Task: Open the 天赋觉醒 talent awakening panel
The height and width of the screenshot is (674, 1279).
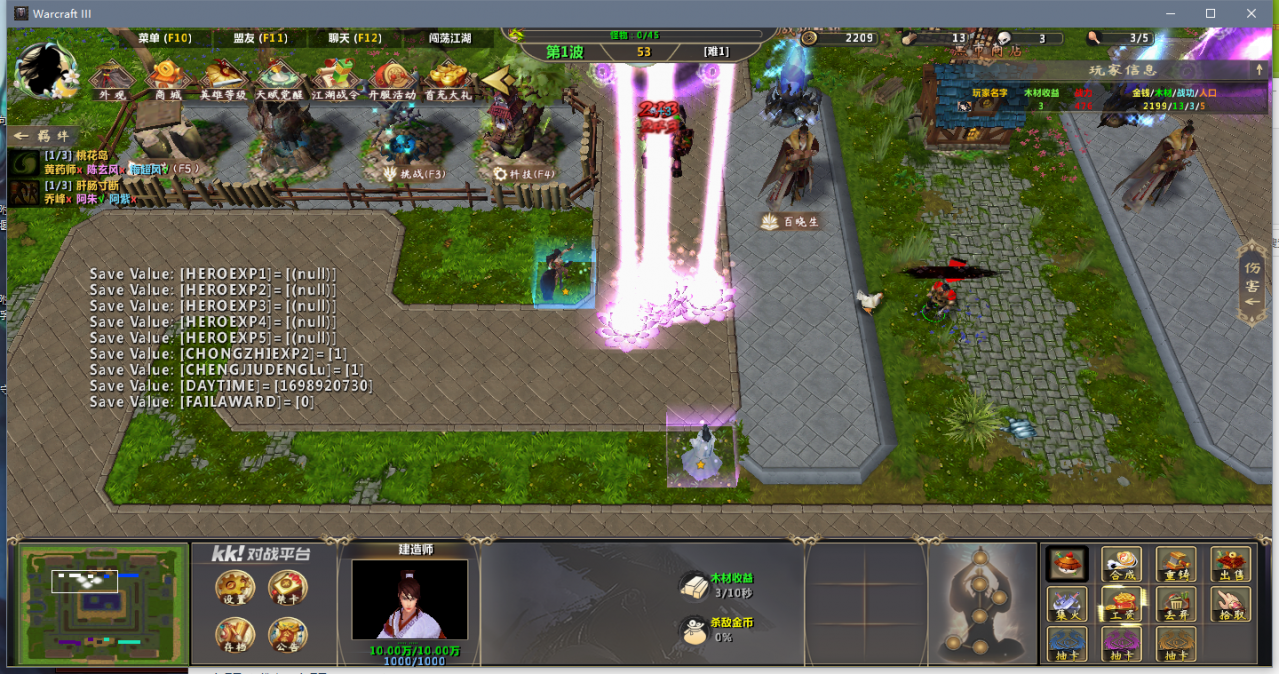Action: point(279,80)
